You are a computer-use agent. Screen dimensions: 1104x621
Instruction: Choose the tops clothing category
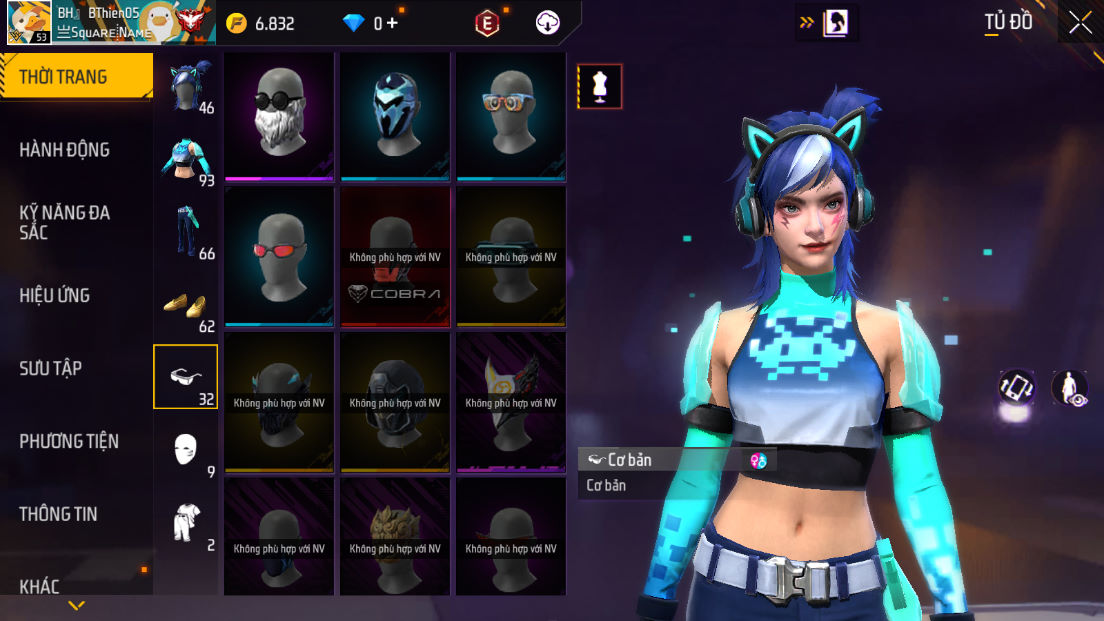coord(187,158)
